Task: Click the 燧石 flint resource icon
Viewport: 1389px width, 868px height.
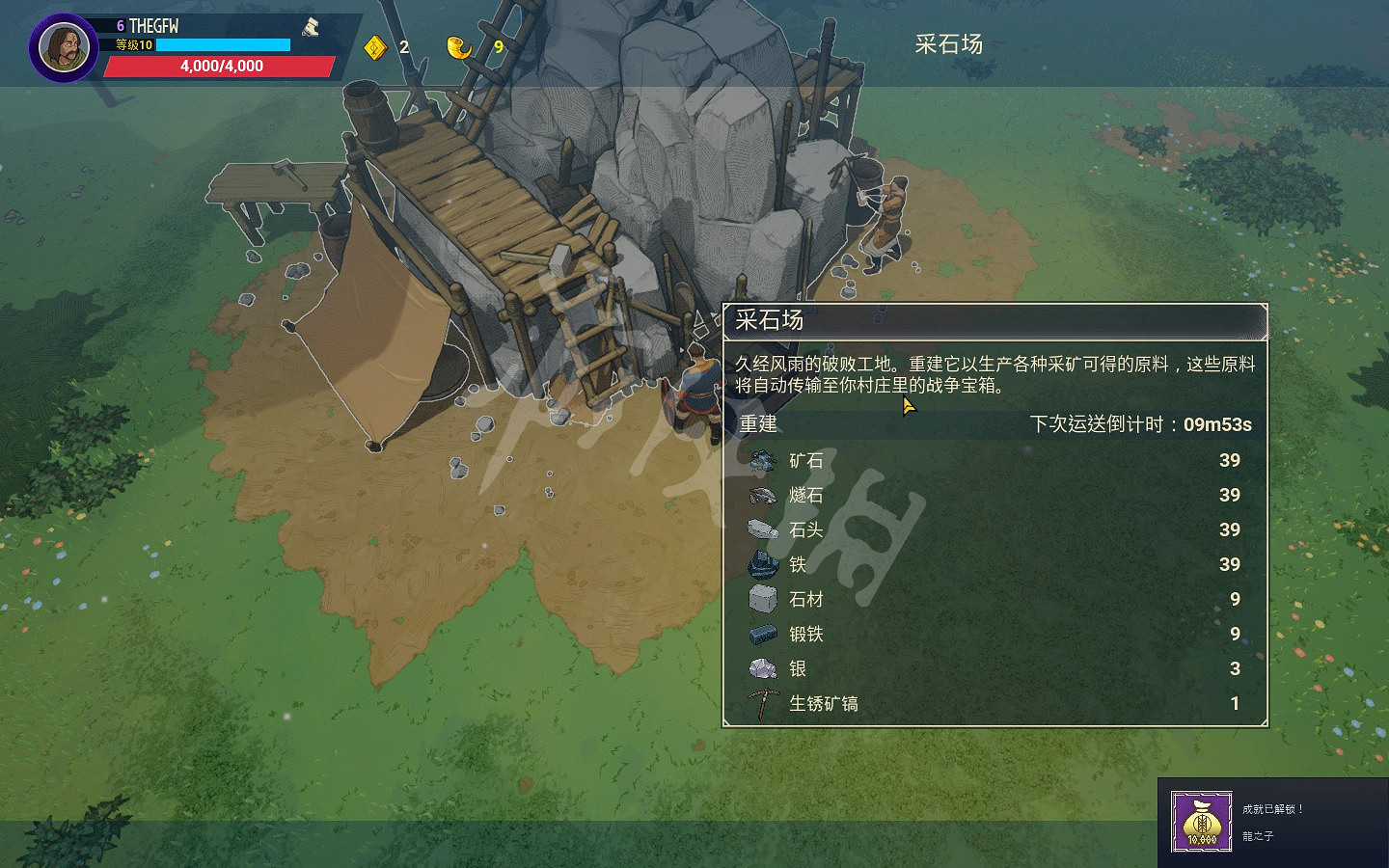Action: [x=761, y=496]
